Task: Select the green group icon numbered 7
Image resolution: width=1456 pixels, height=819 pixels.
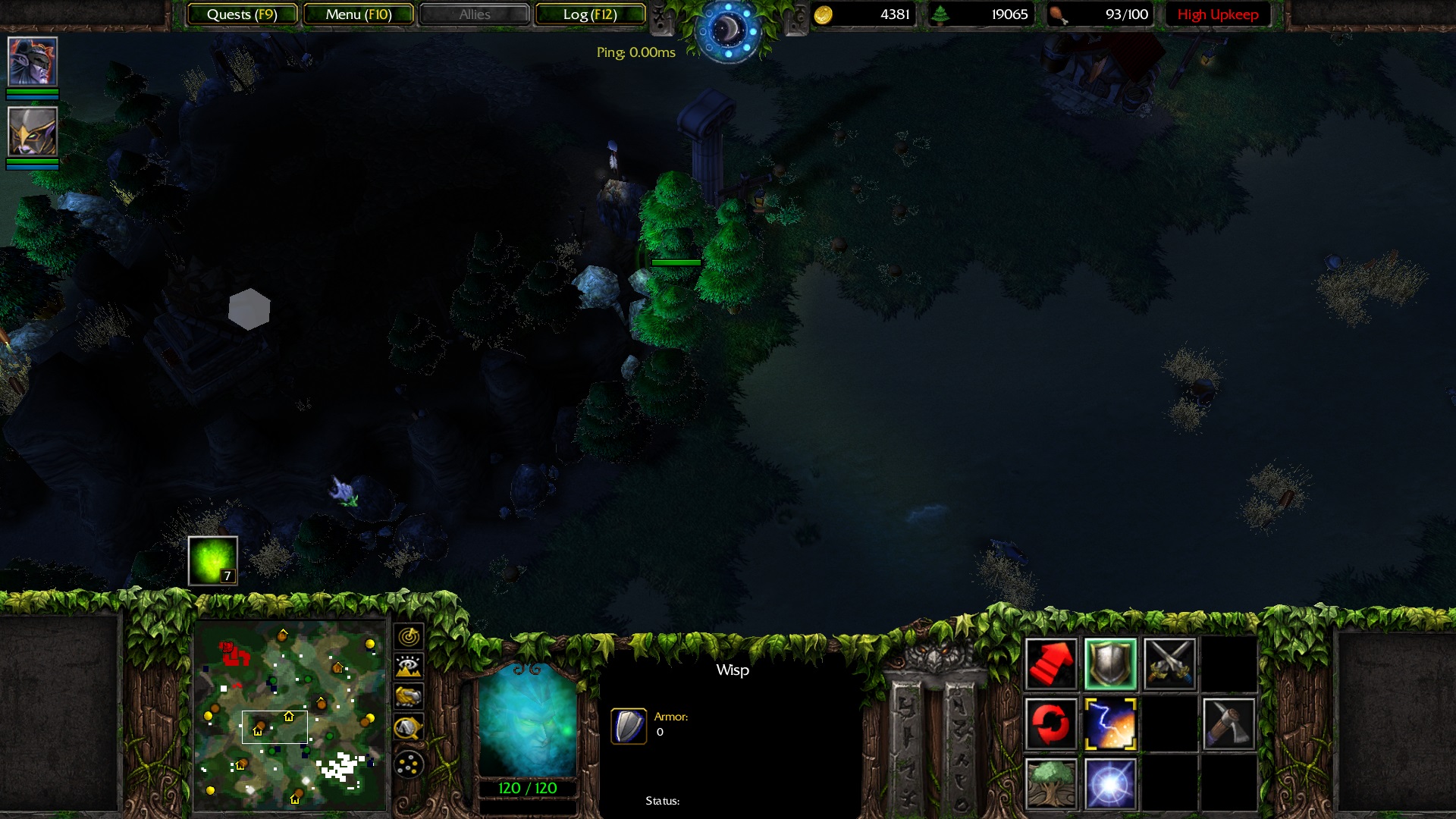Action: click(x=212, y=561)
